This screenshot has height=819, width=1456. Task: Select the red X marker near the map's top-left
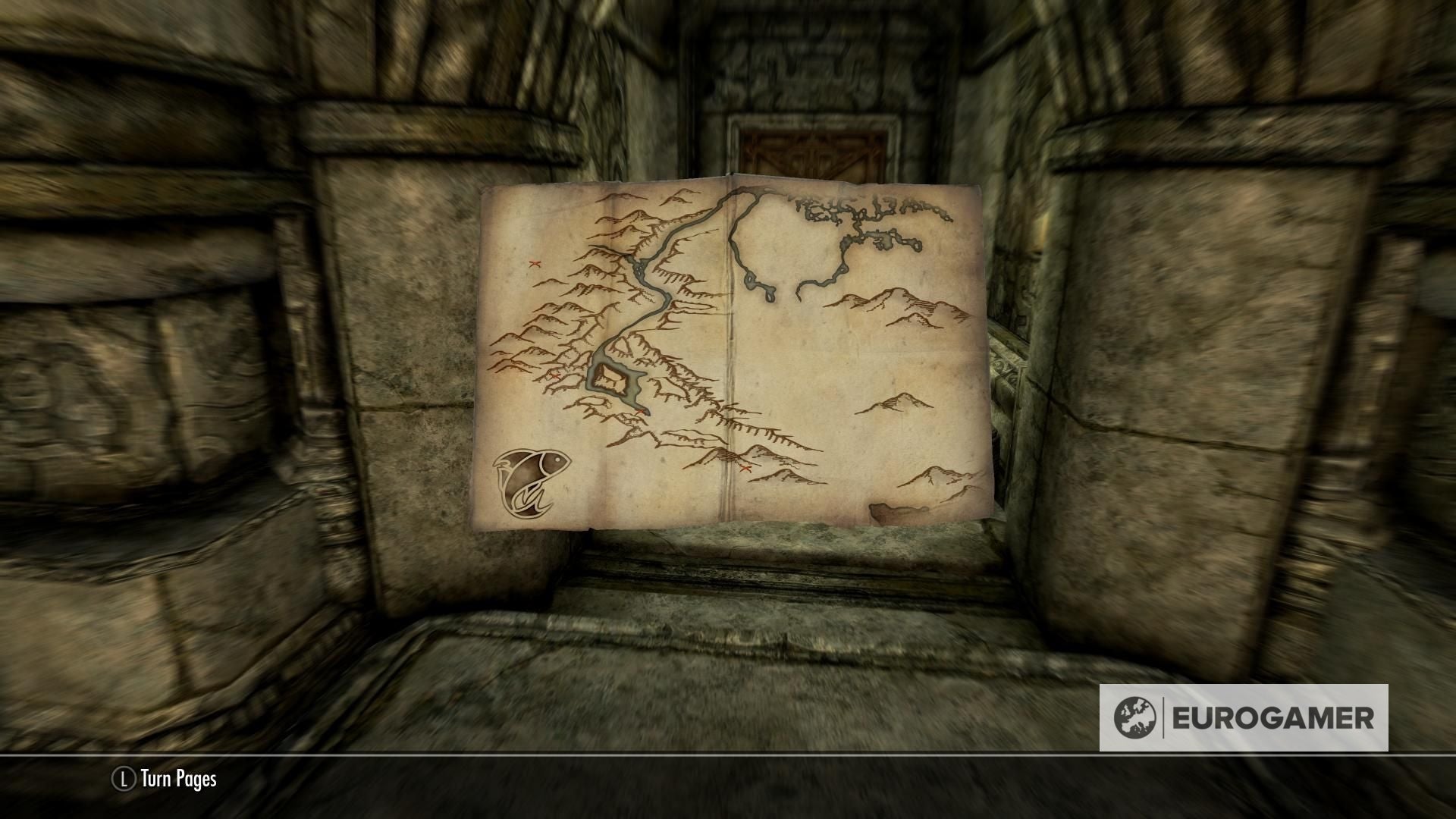[535, 264]
